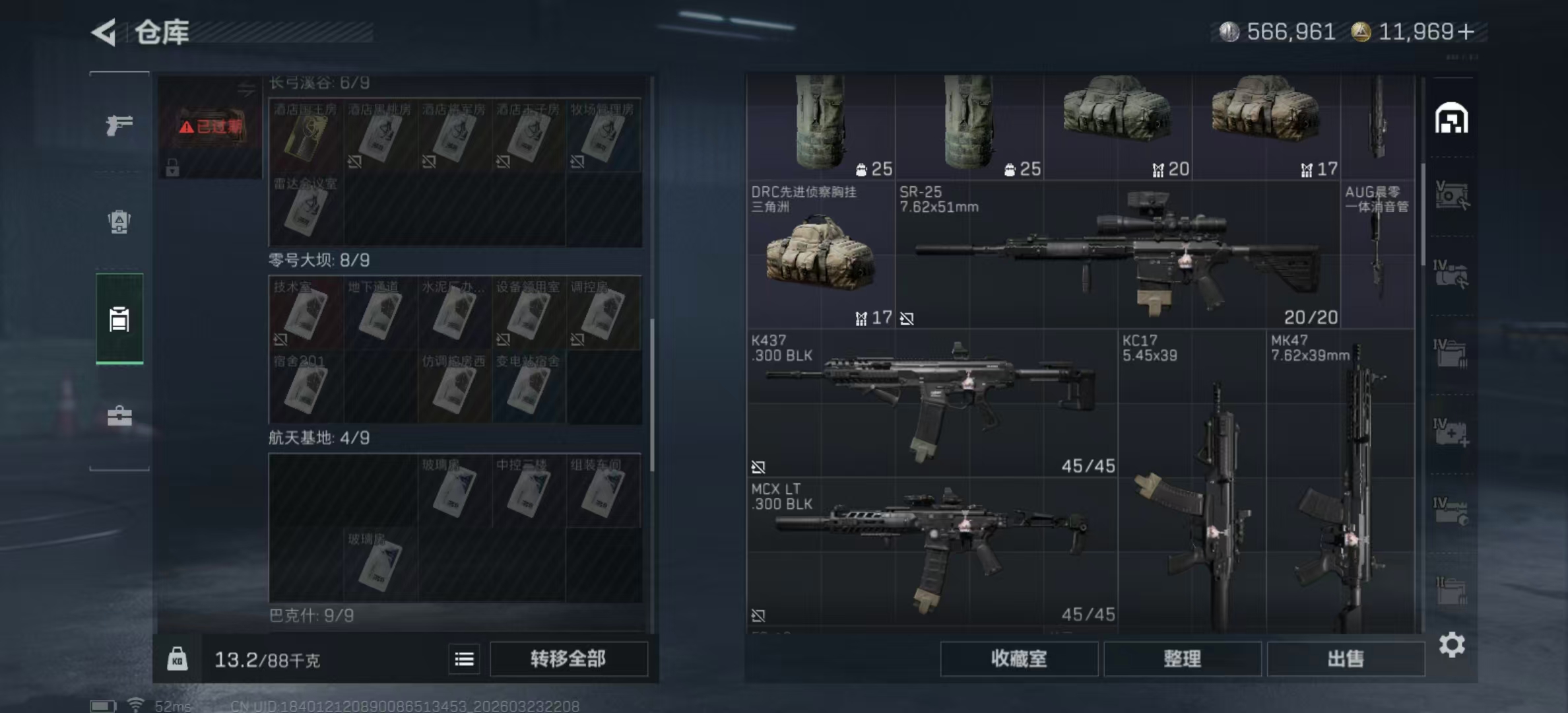1568x713 pixels.
Task: Open the gear settings icon
Action: 1451,644
